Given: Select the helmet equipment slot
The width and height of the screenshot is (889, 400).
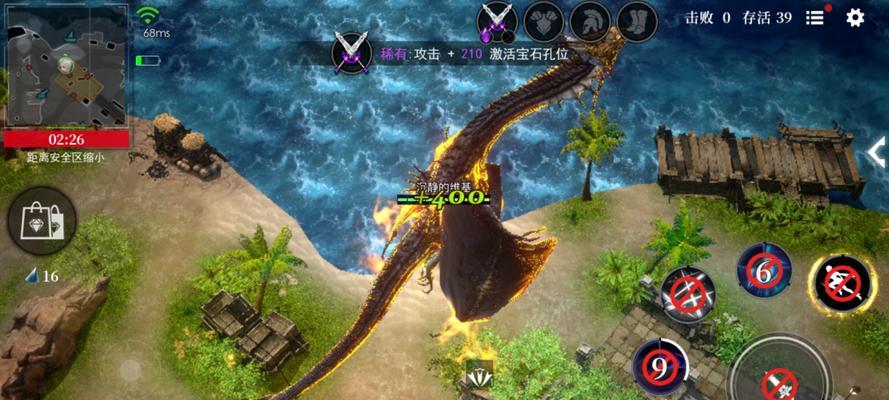Looking at the screenshot, I should (x=589, y=18).
